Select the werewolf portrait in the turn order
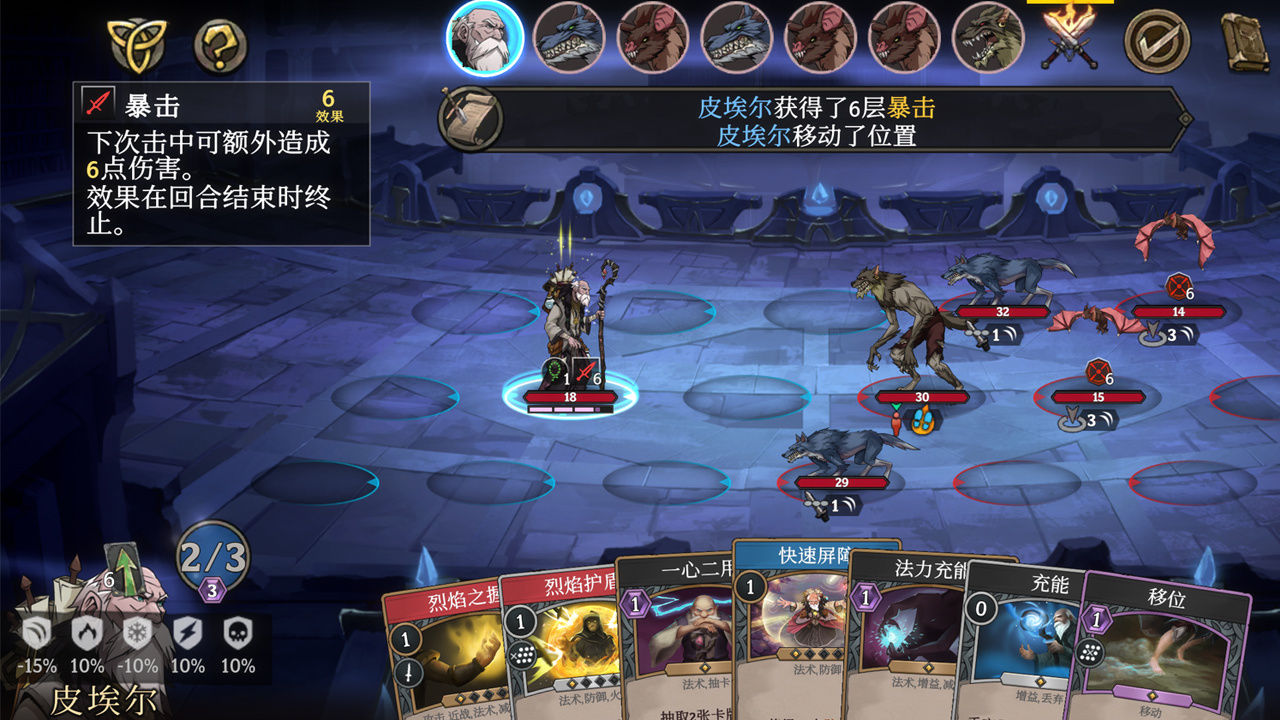The height and width of the screenshot is (720, 1280). pyautogui.click(x=988, y=39)
